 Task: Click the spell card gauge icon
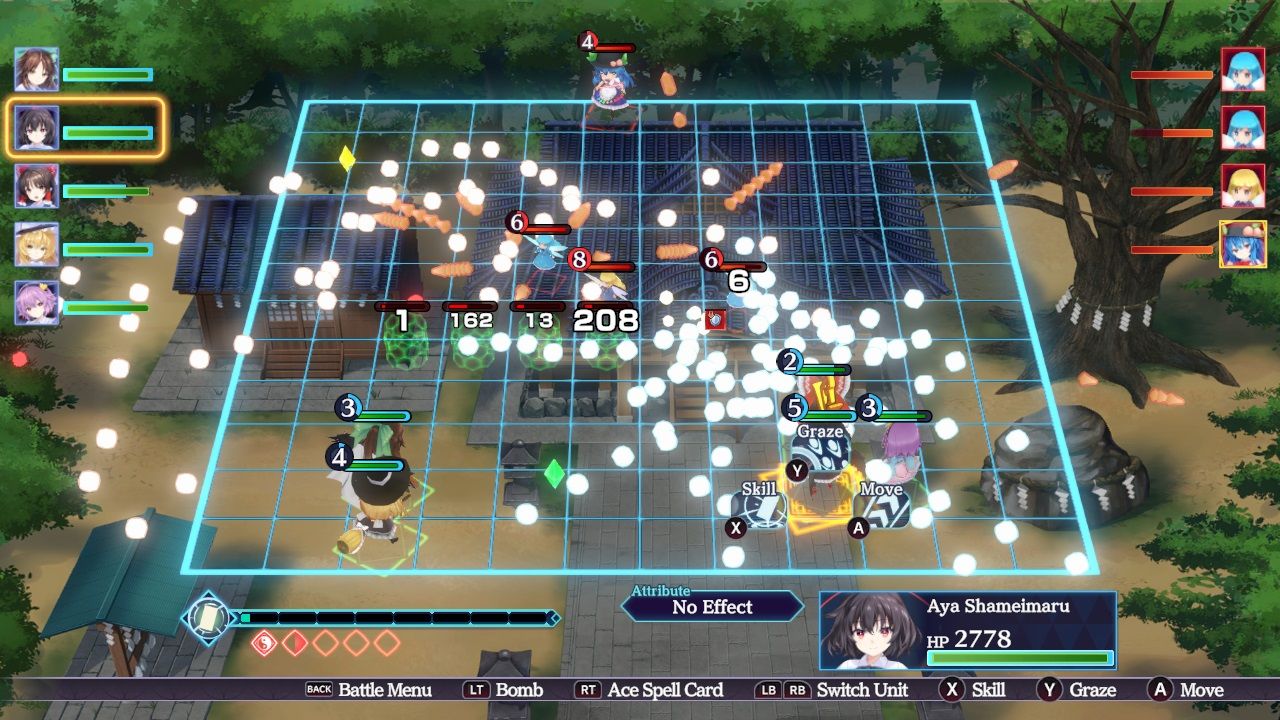tap(207, 617)
